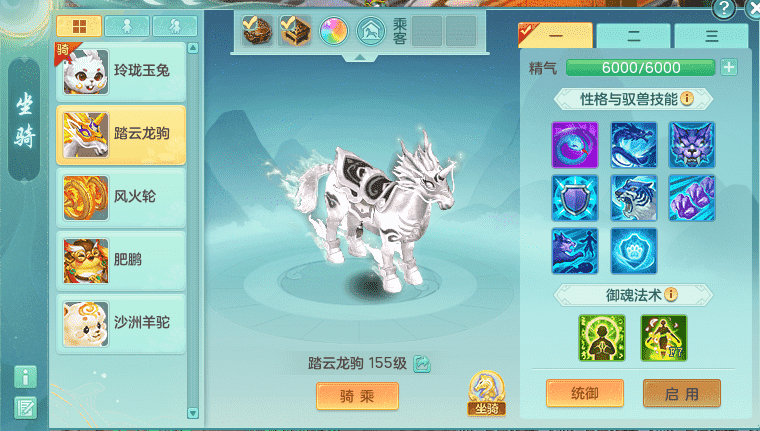Select the white tiger skill icon
This screenshot has width=760, height=431.
634,198
